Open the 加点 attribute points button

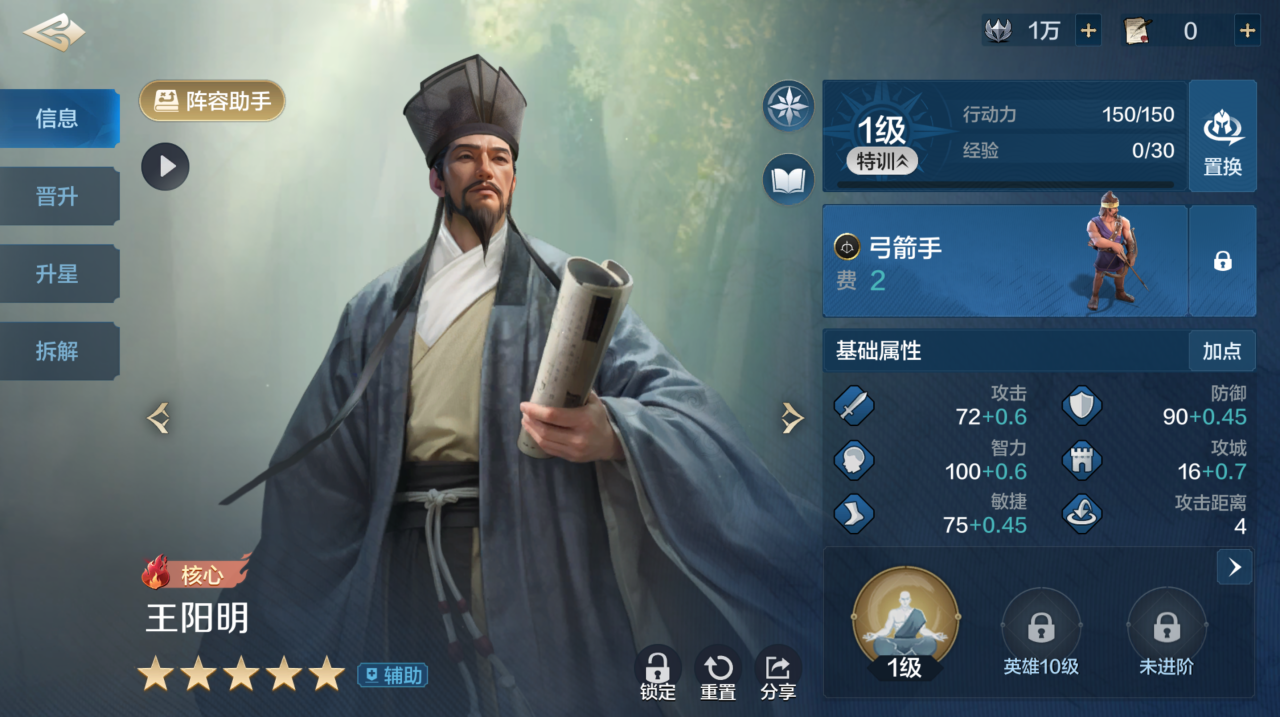1221,351
